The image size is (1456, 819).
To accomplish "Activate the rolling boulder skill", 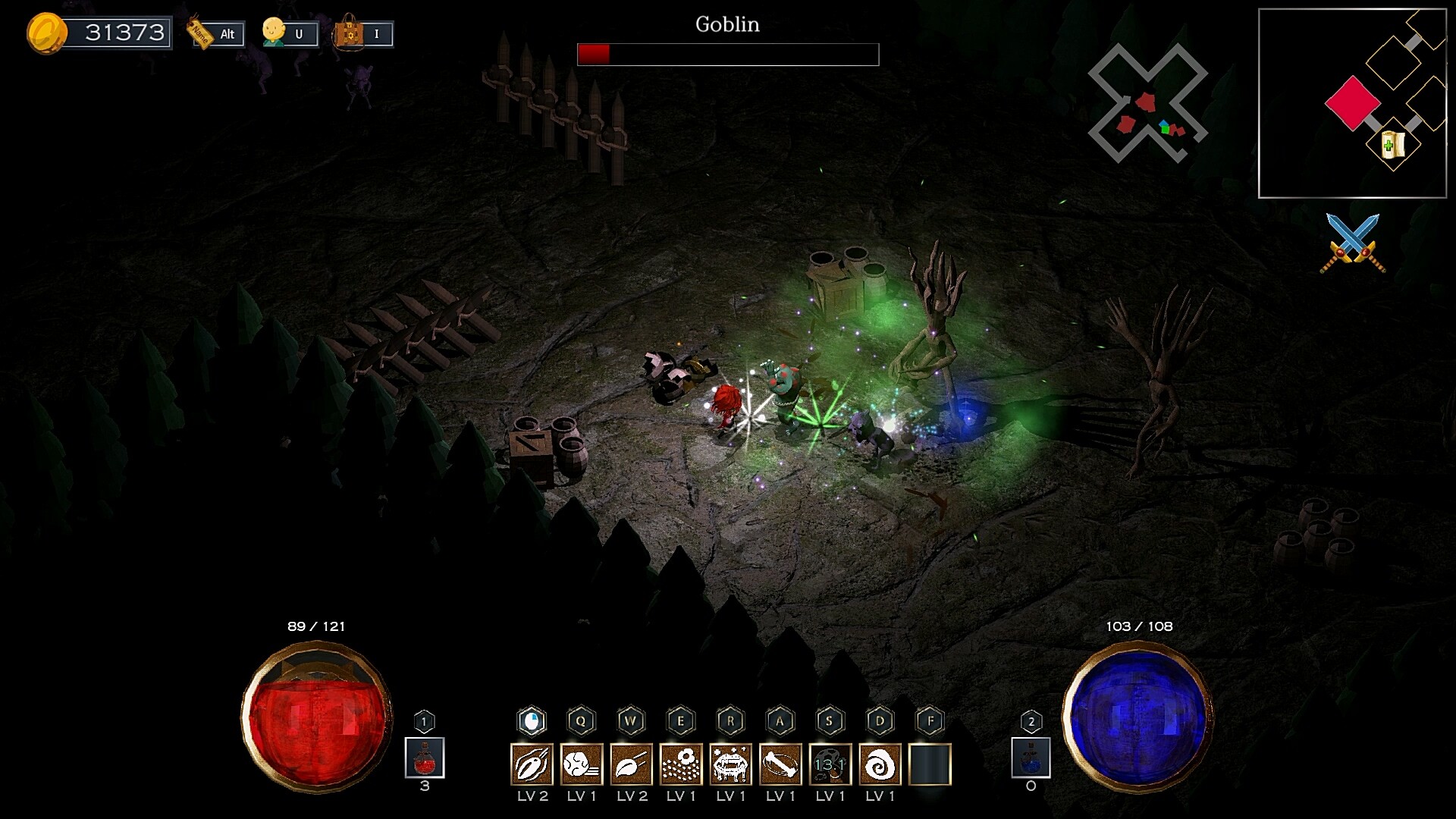I will point(582,764).
